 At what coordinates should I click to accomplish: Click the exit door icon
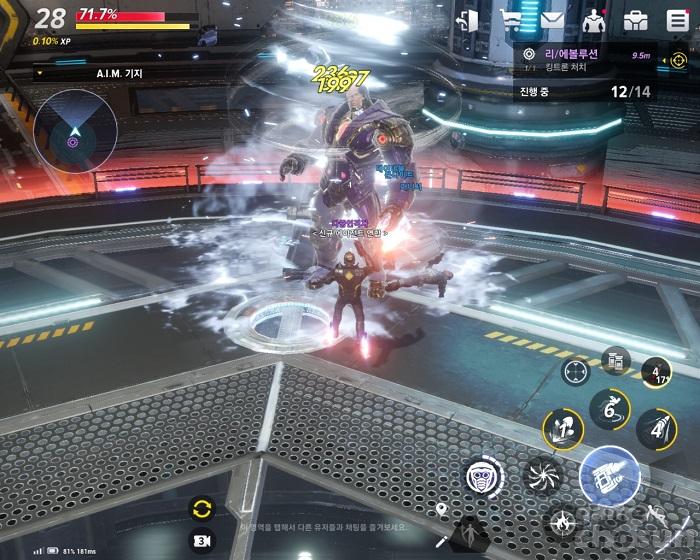tap(467, 20)
